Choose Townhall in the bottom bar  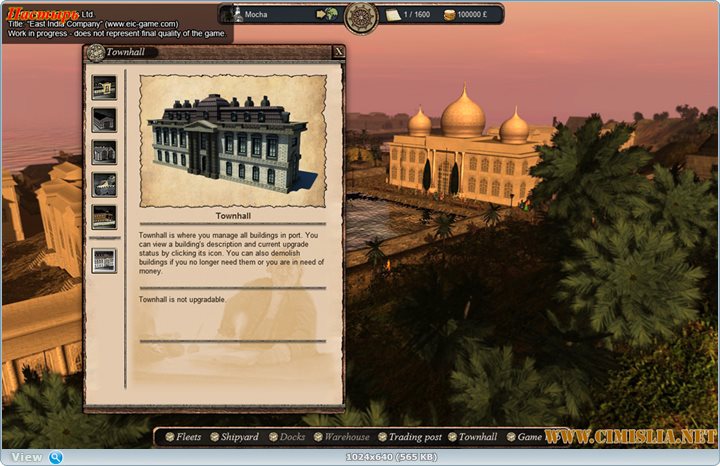(x=477, y=437)
